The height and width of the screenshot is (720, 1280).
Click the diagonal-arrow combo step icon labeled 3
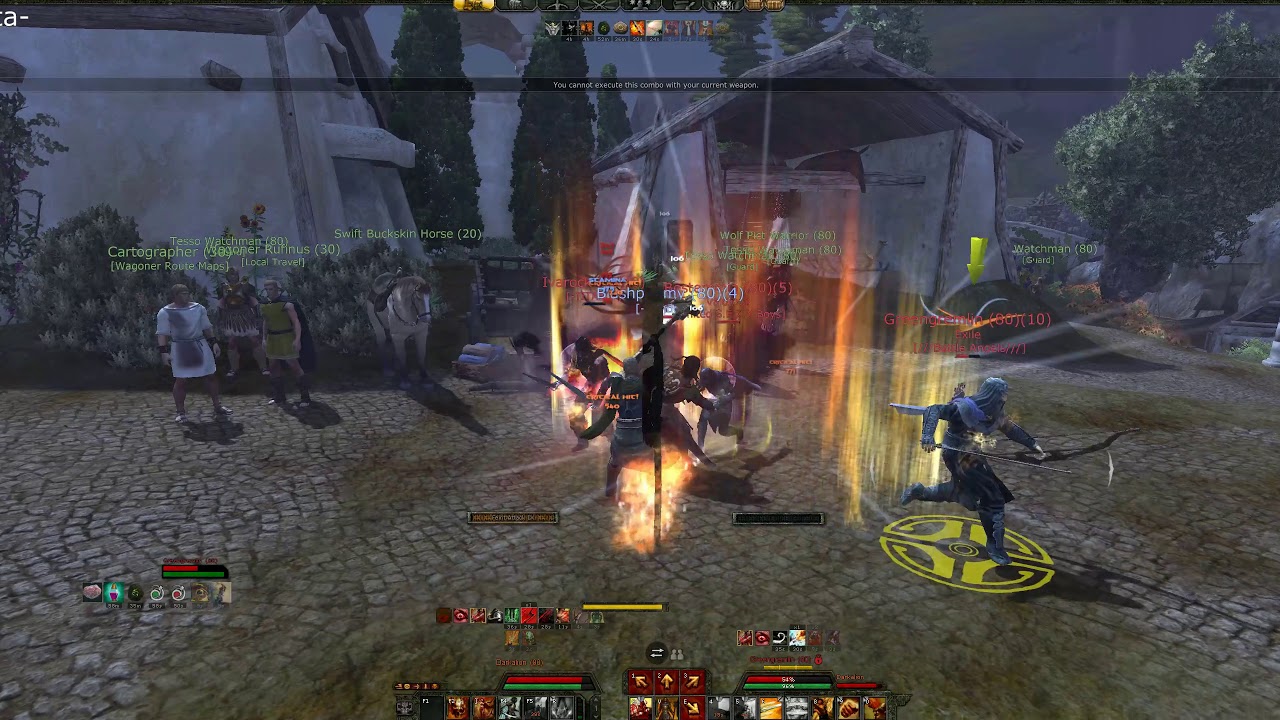(x=692, y=681)
